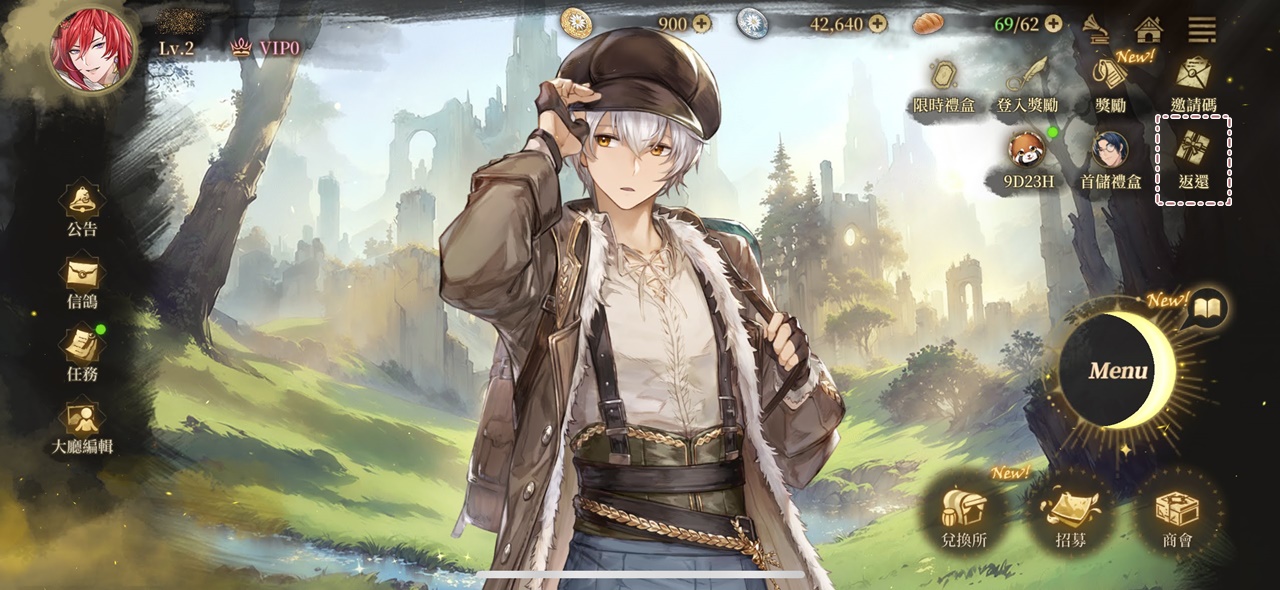
Task: Click the gramophone music icon
Action: (x=1096, y=29)
